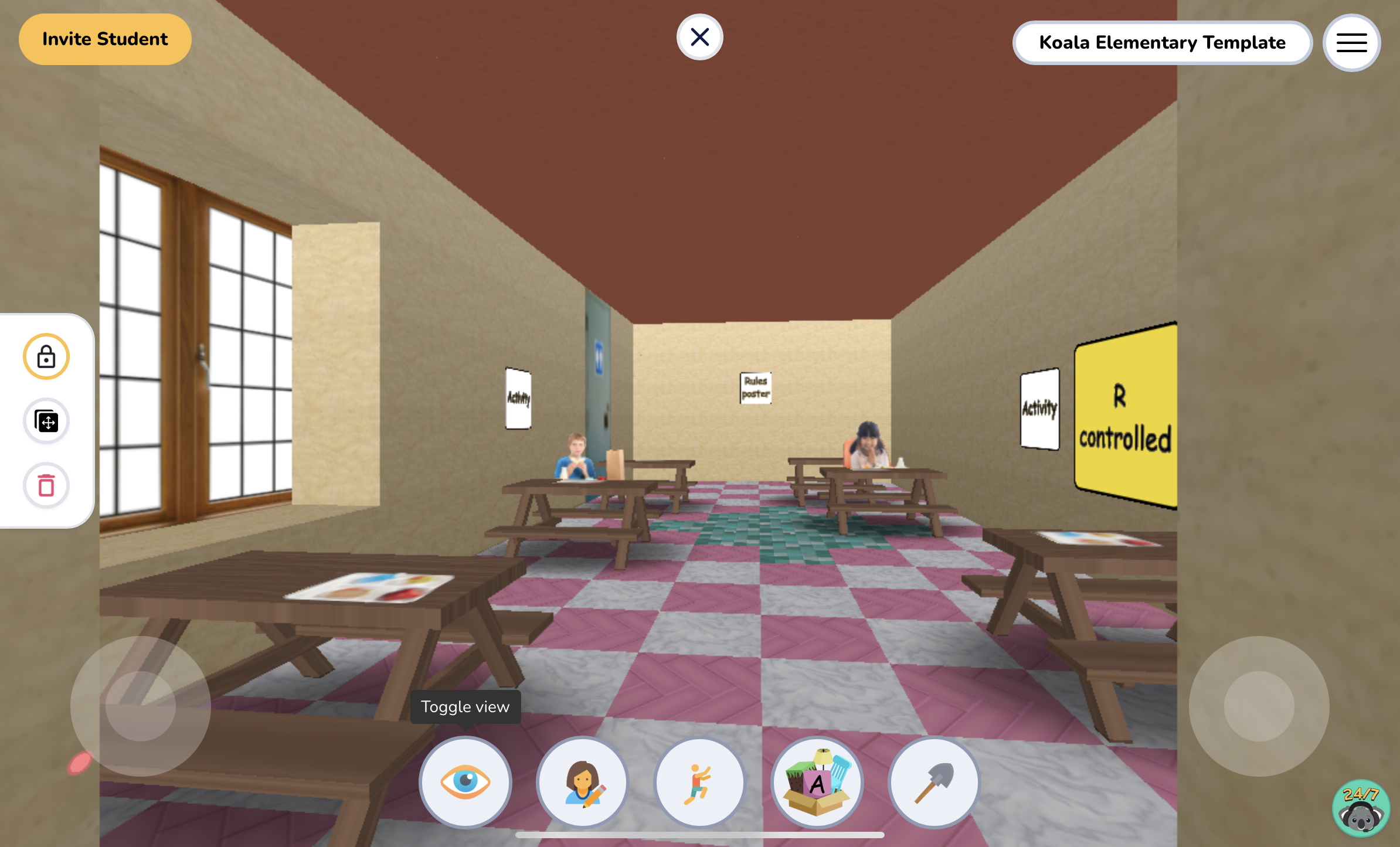Close the view with the X button
The image size is (1400, 847).
pos(699,36)
